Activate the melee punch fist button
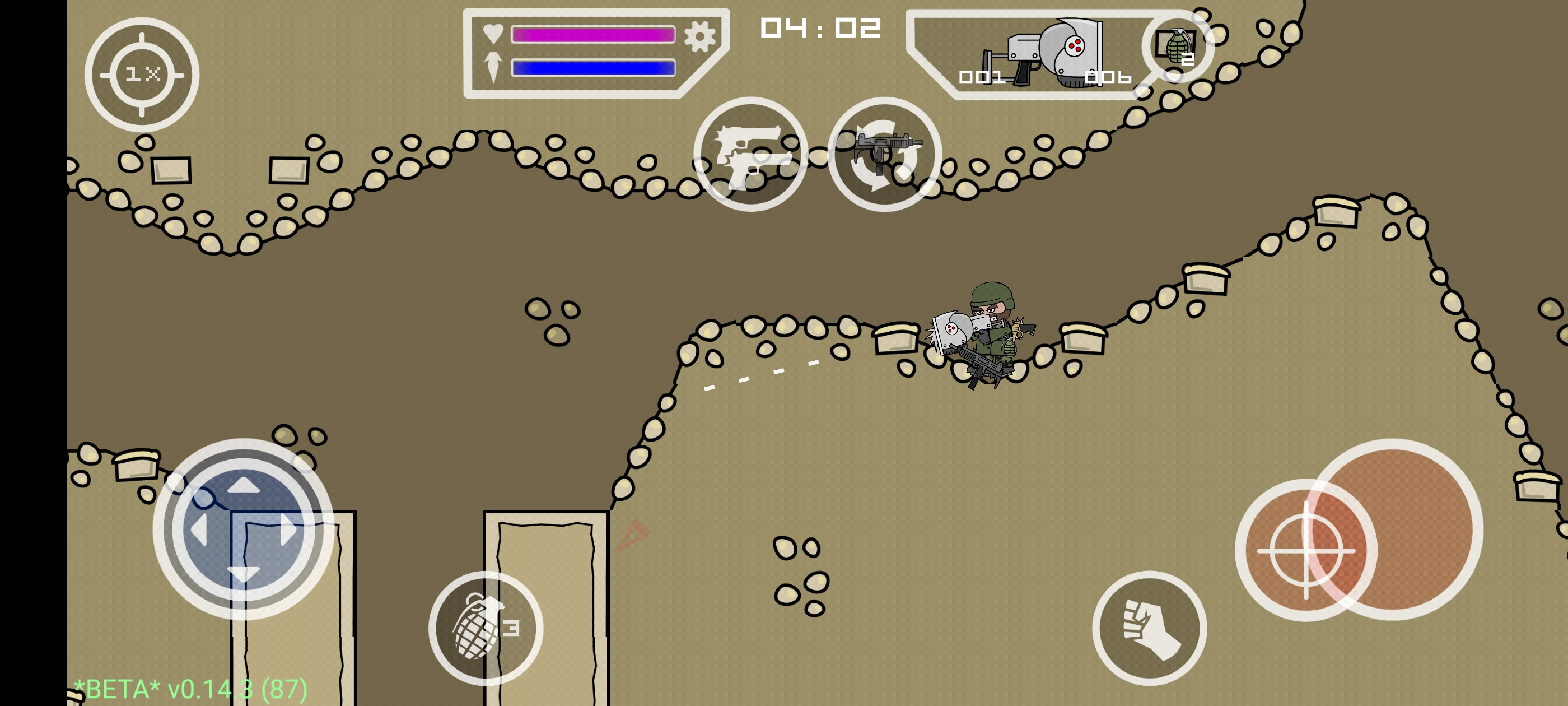The width and height of the screenshot is (1568, 706). [x=1149, y=628]
